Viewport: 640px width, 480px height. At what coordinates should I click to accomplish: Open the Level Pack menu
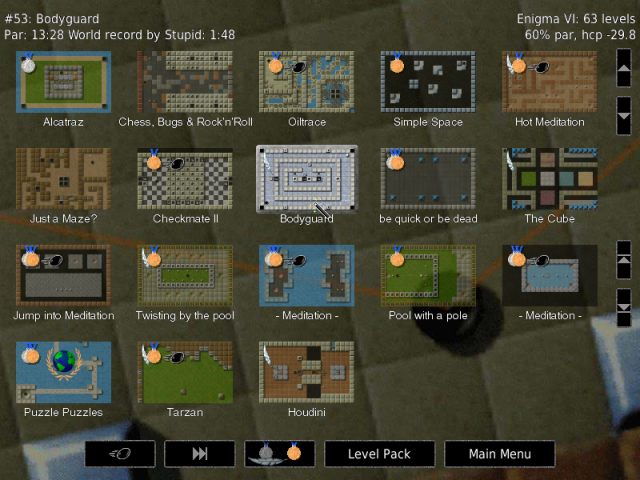tap(379, 454)
